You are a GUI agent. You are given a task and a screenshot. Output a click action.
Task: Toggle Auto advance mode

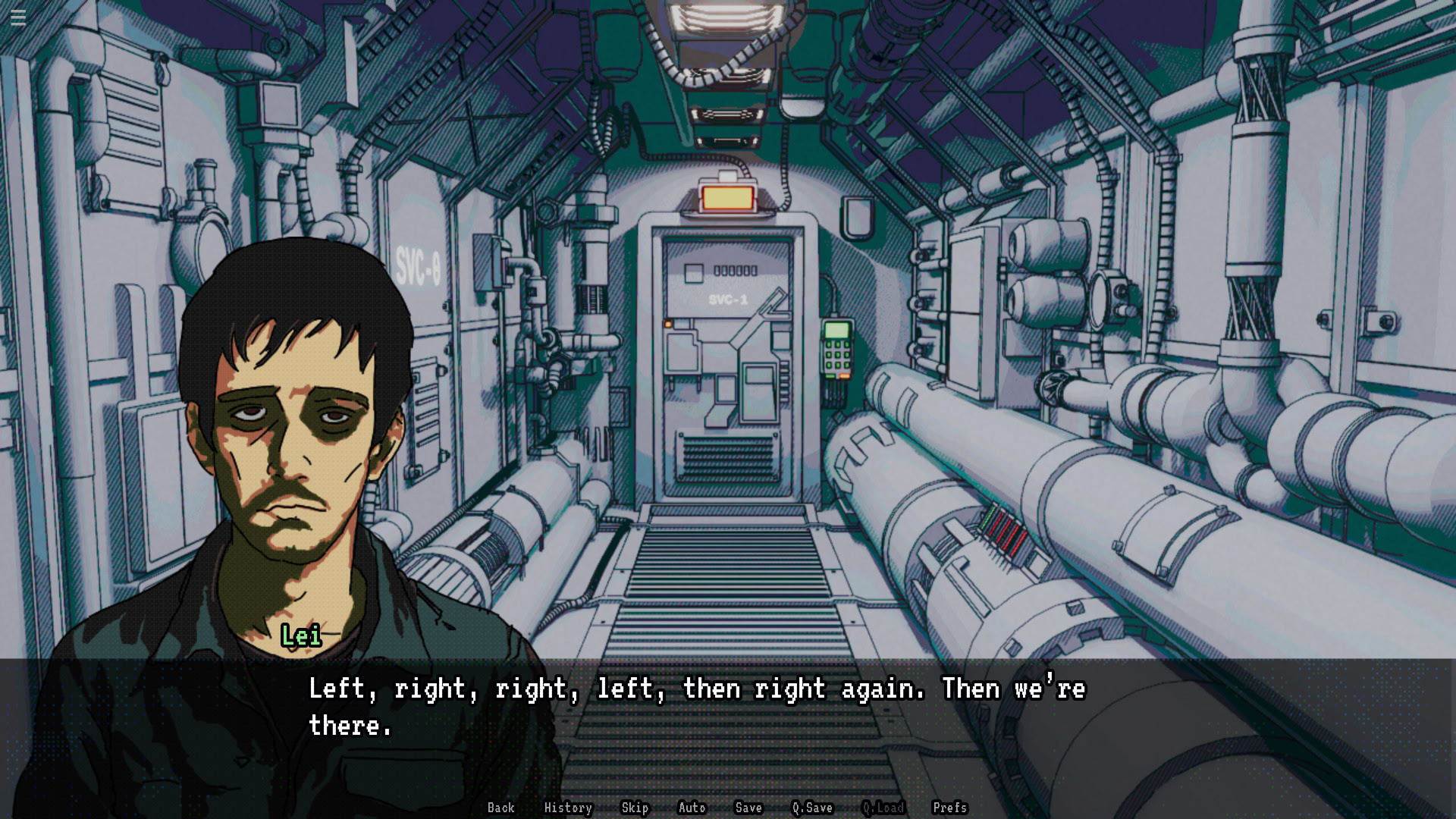692,808
